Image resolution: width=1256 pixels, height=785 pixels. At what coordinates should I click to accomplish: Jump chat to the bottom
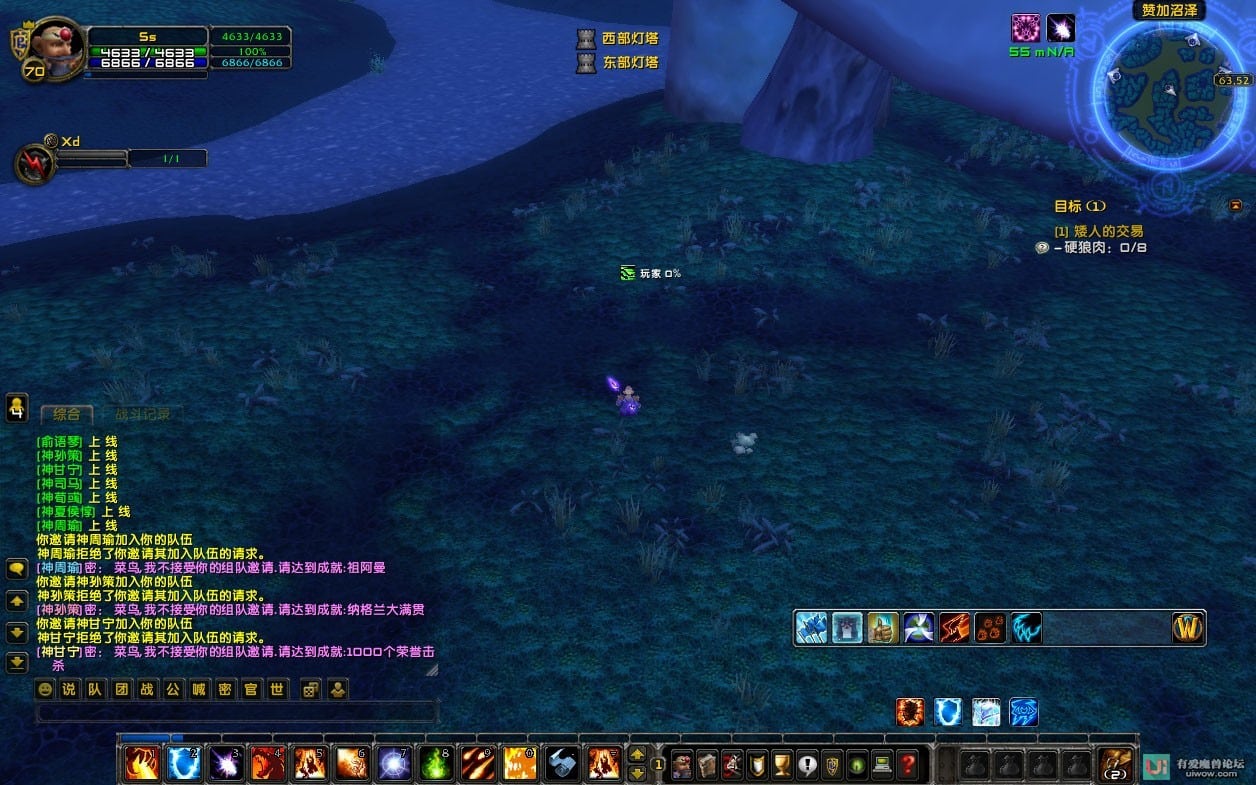pyautogui.click(x=17, y=662)
